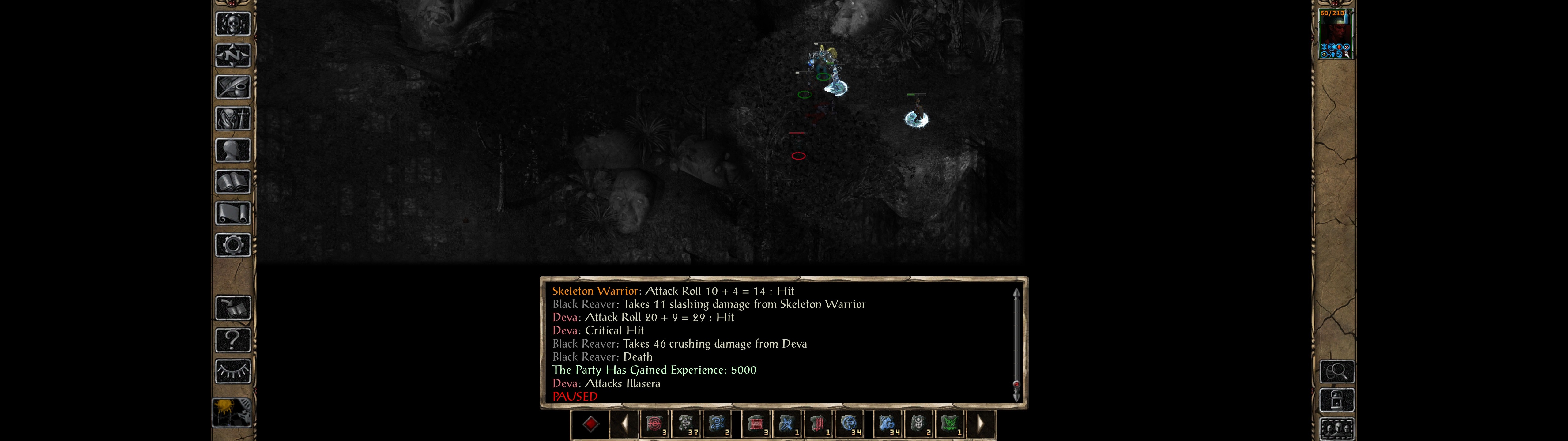The image size is (1568, 441).
Task: Toggle the question mark help button
Action: [232, 340]
